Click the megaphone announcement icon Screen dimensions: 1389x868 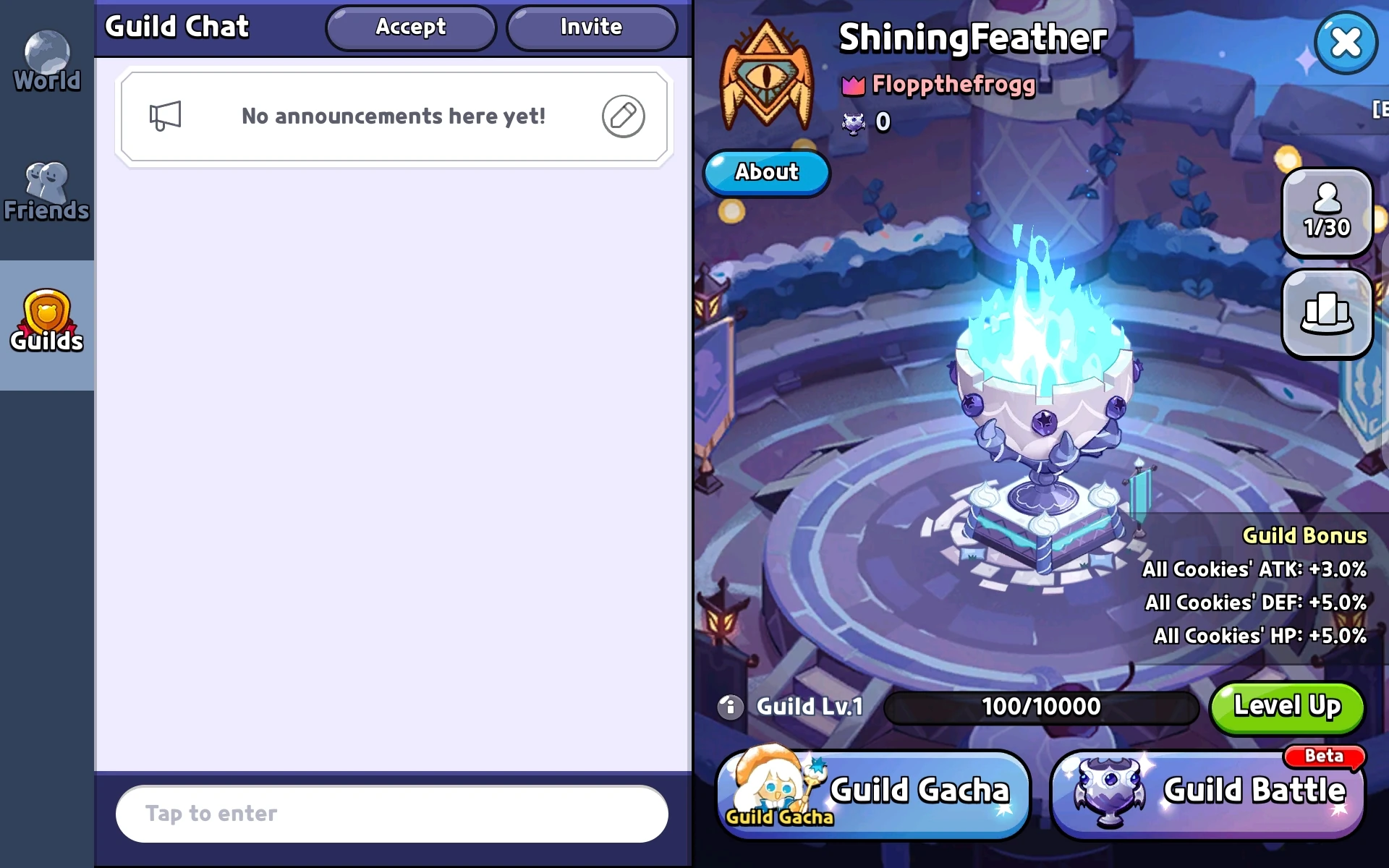point(166,116)
